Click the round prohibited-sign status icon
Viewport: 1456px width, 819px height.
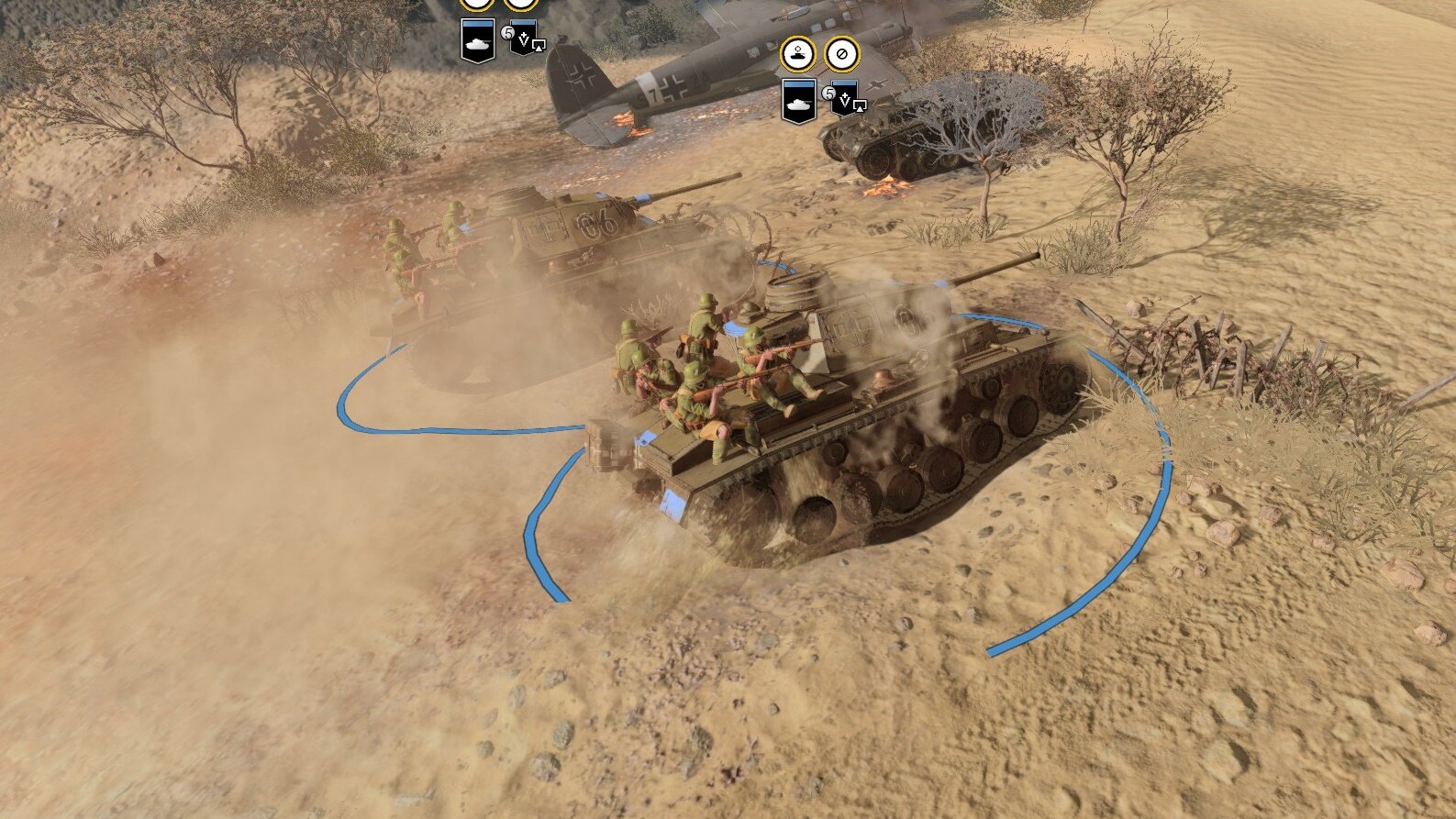tap(841, 54)
